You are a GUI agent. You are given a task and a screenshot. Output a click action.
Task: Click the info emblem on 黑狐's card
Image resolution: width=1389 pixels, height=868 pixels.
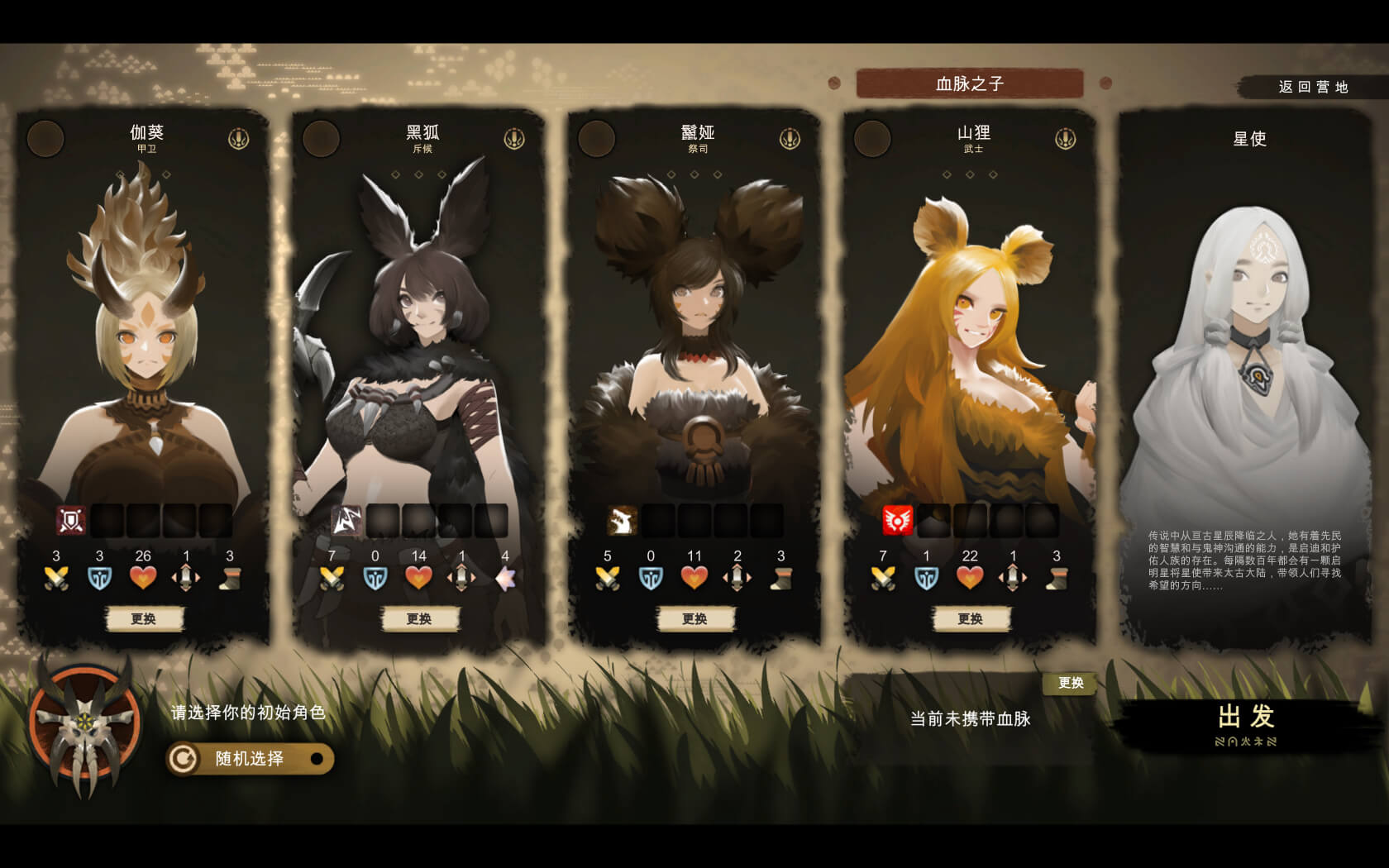point(514,138)
